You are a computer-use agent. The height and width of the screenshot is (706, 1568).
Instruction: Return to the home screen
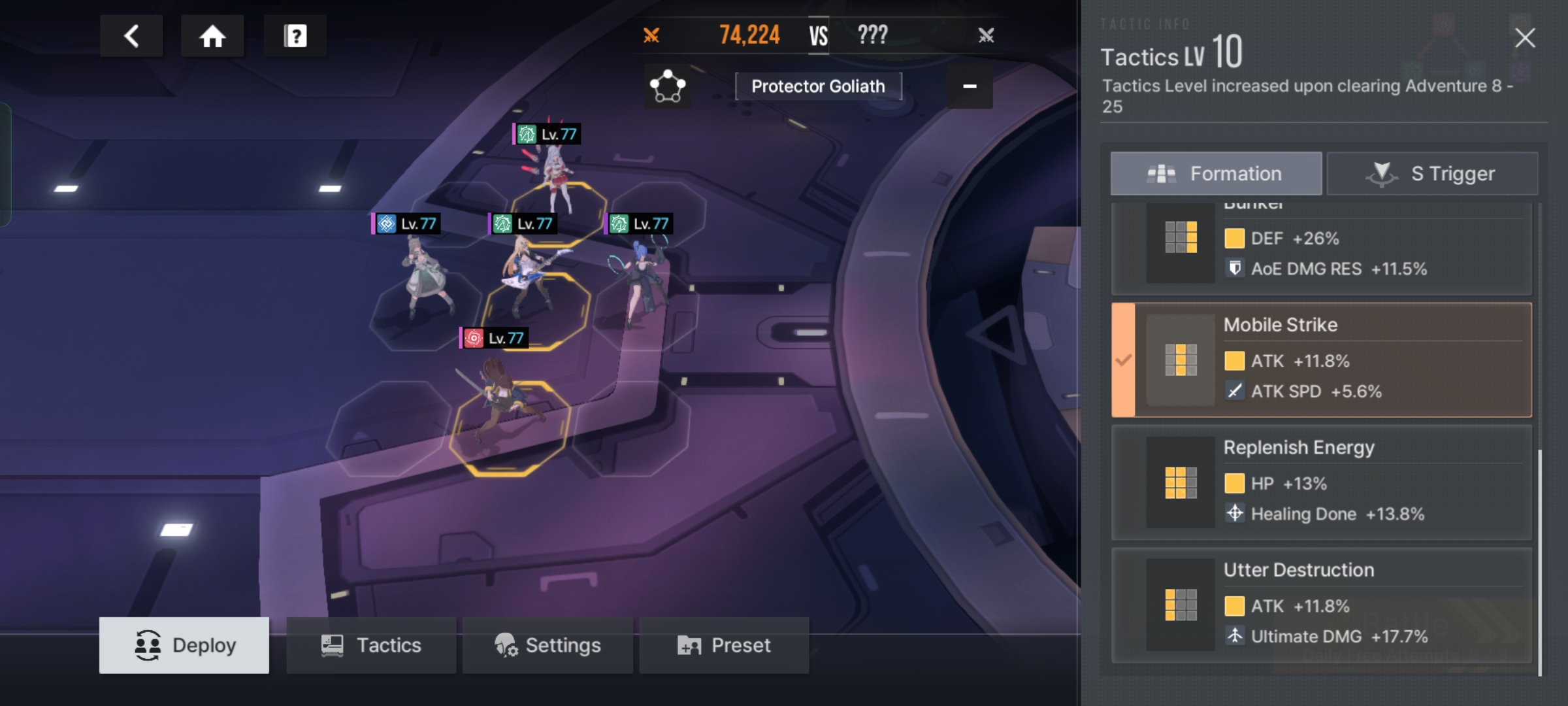click(212, 36)
